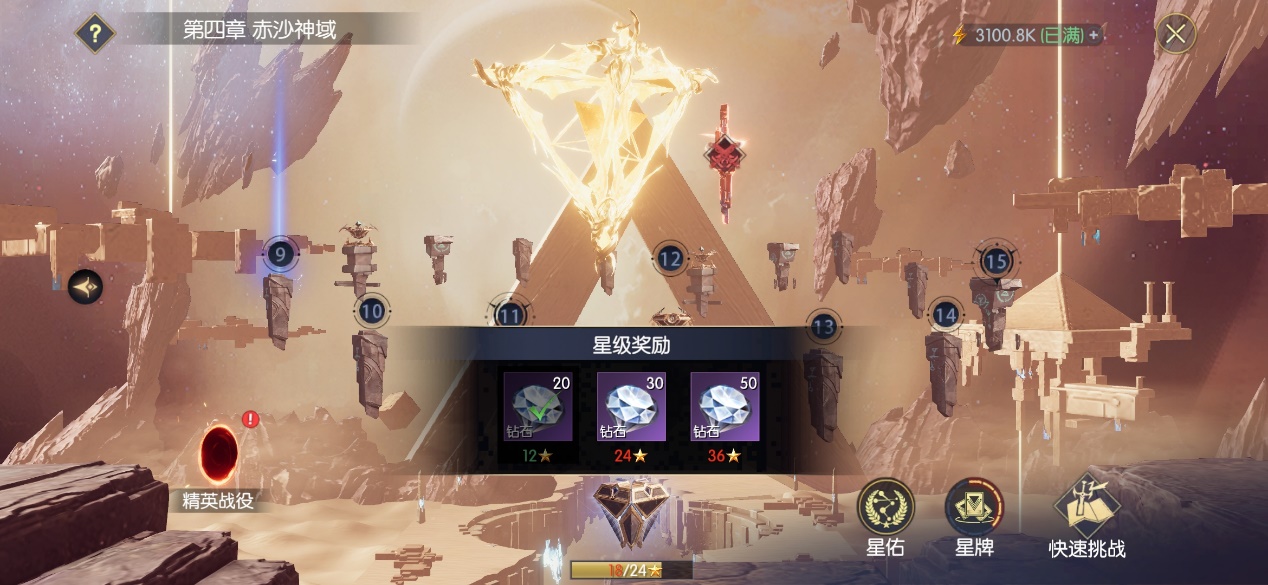Open the question mark help icon
Image resolution: width=1268 pixels, height=585 pixels.
pos(95,33)
